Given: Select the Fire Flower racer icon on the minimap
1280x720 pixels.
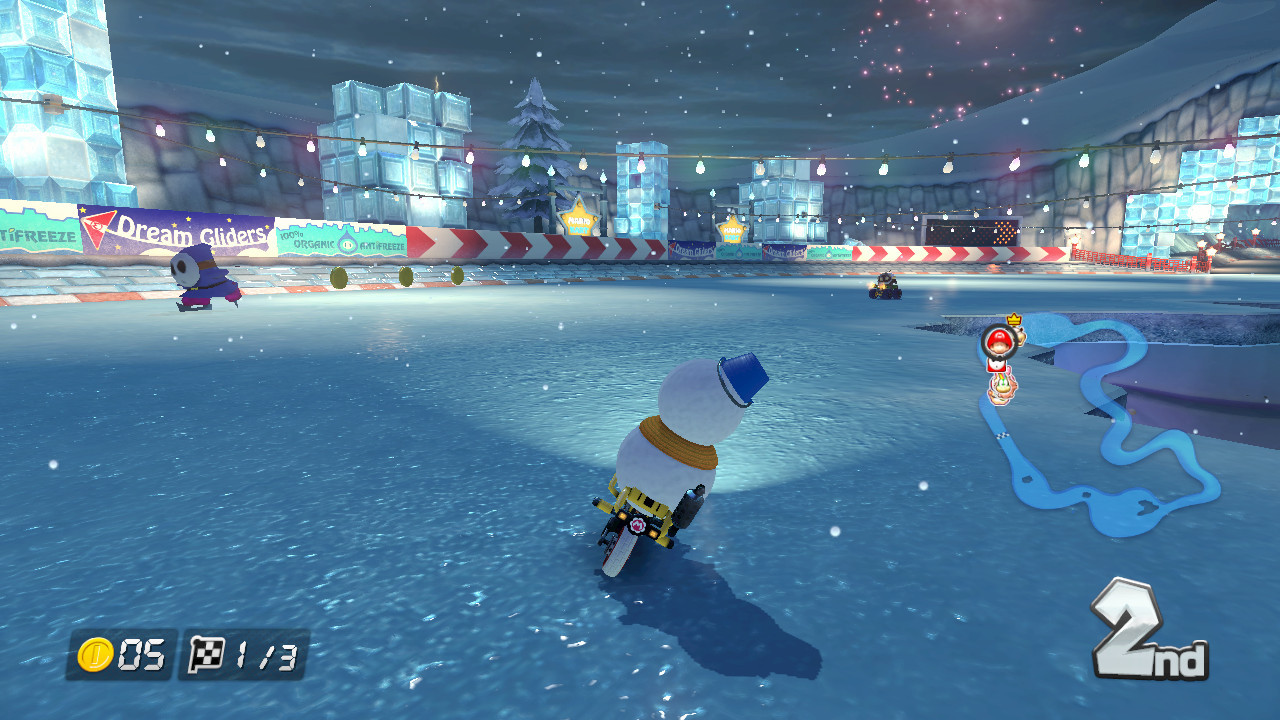Looking at the screenshot, I should tap(1002, 388).
